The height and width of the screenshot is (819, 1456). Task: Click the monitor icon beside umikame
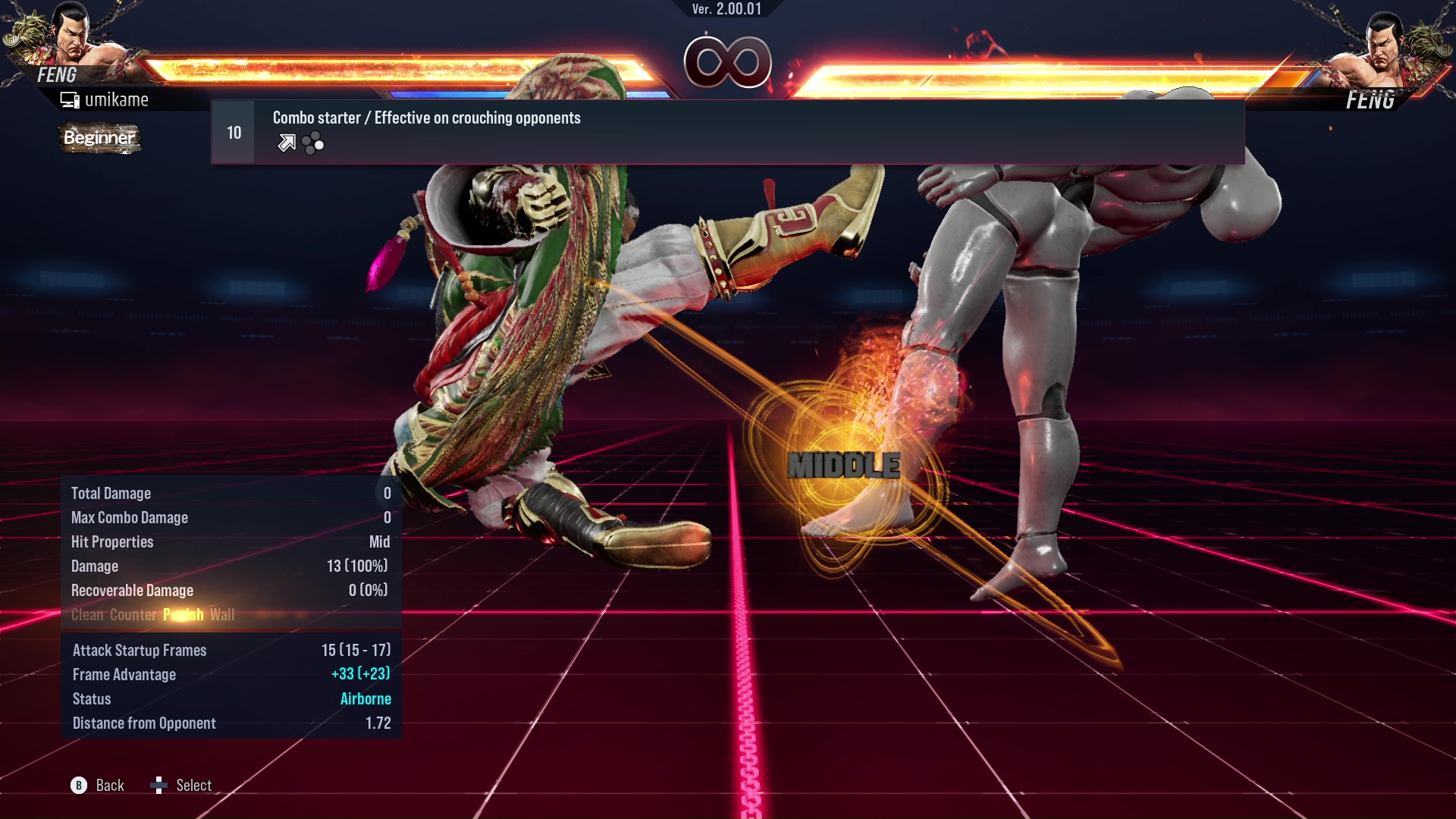pyautogui.click(x=70, y=99)
